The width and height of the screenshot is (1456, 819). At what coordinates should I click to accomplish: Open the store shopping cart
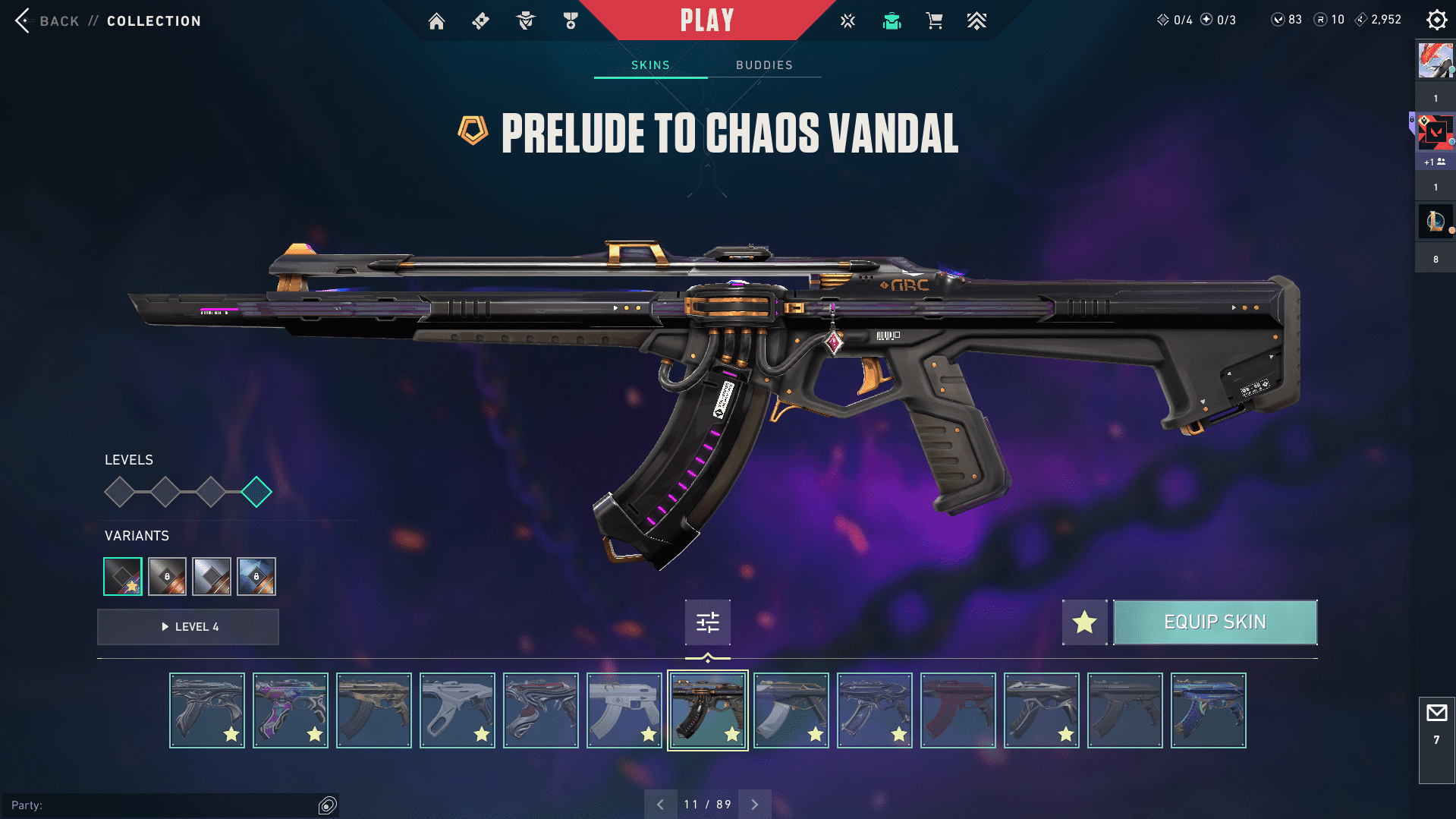(934, 21)
